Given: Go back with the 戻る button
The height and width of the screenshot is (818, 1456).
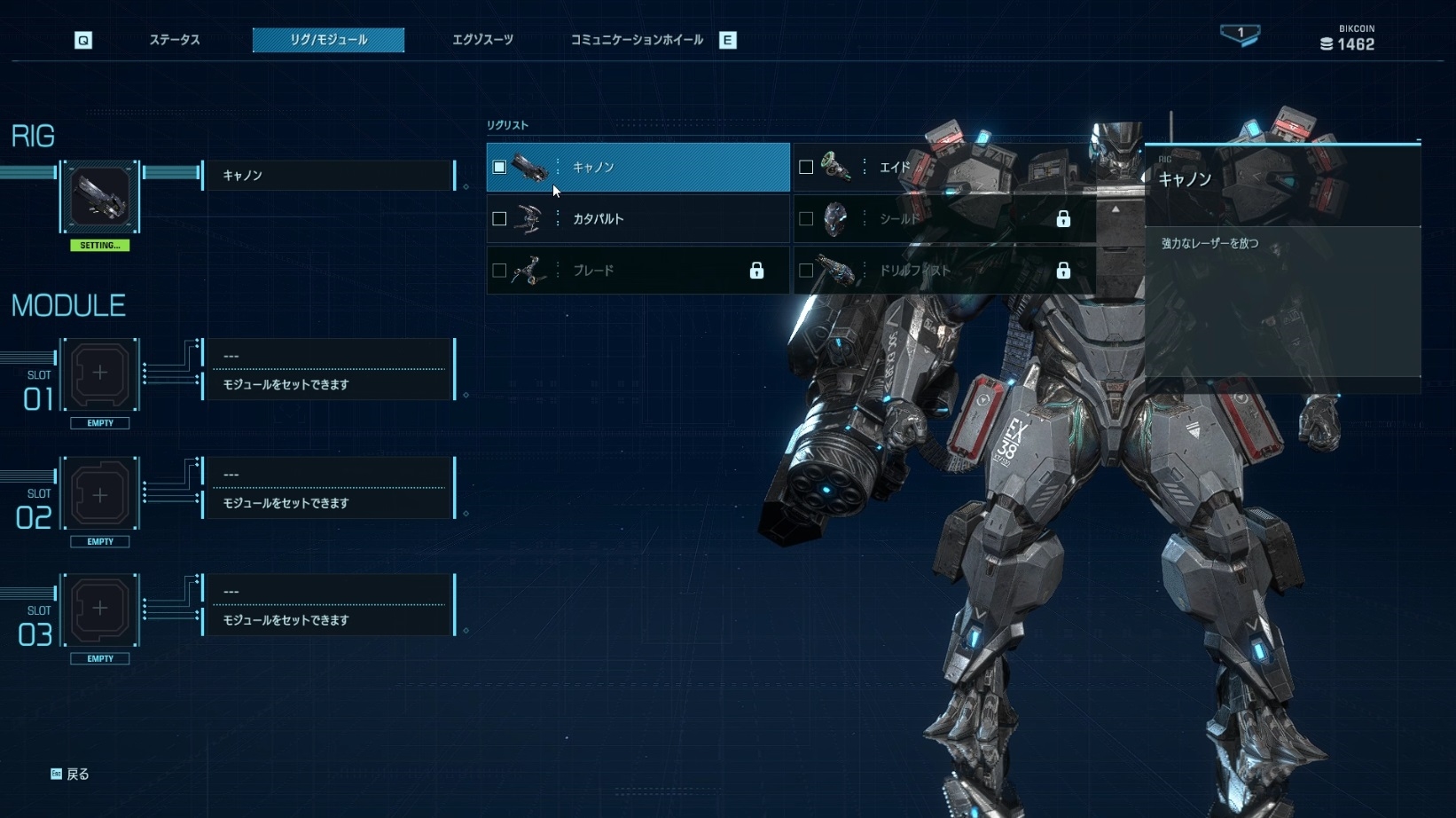Looking at the screenshot, I should [71, 775].
